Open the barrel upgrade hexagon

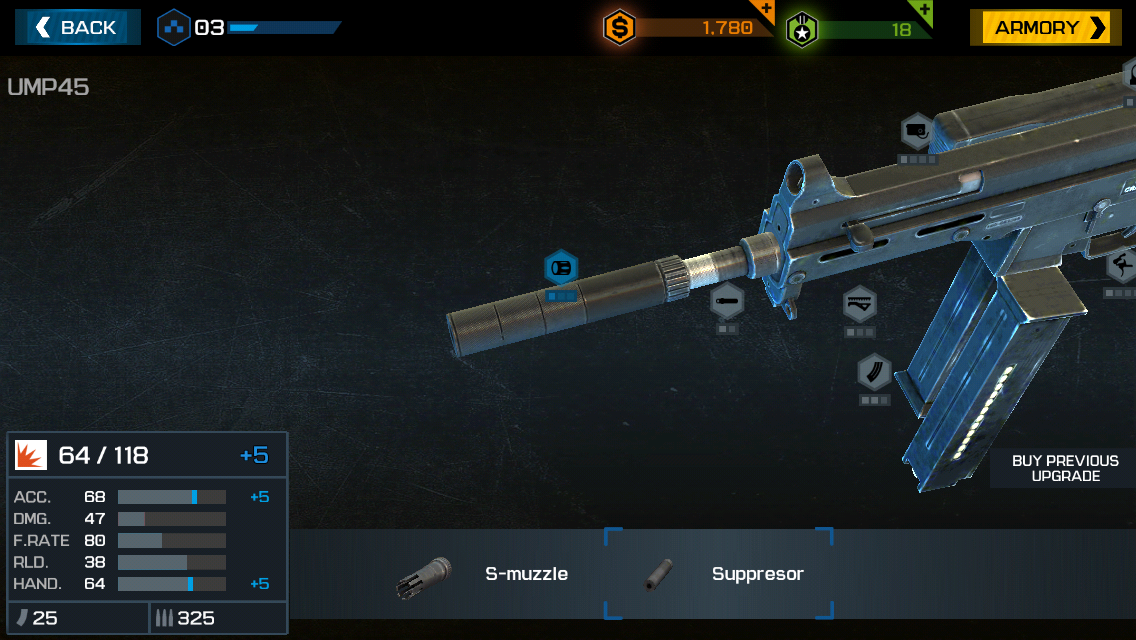[727, 301]
